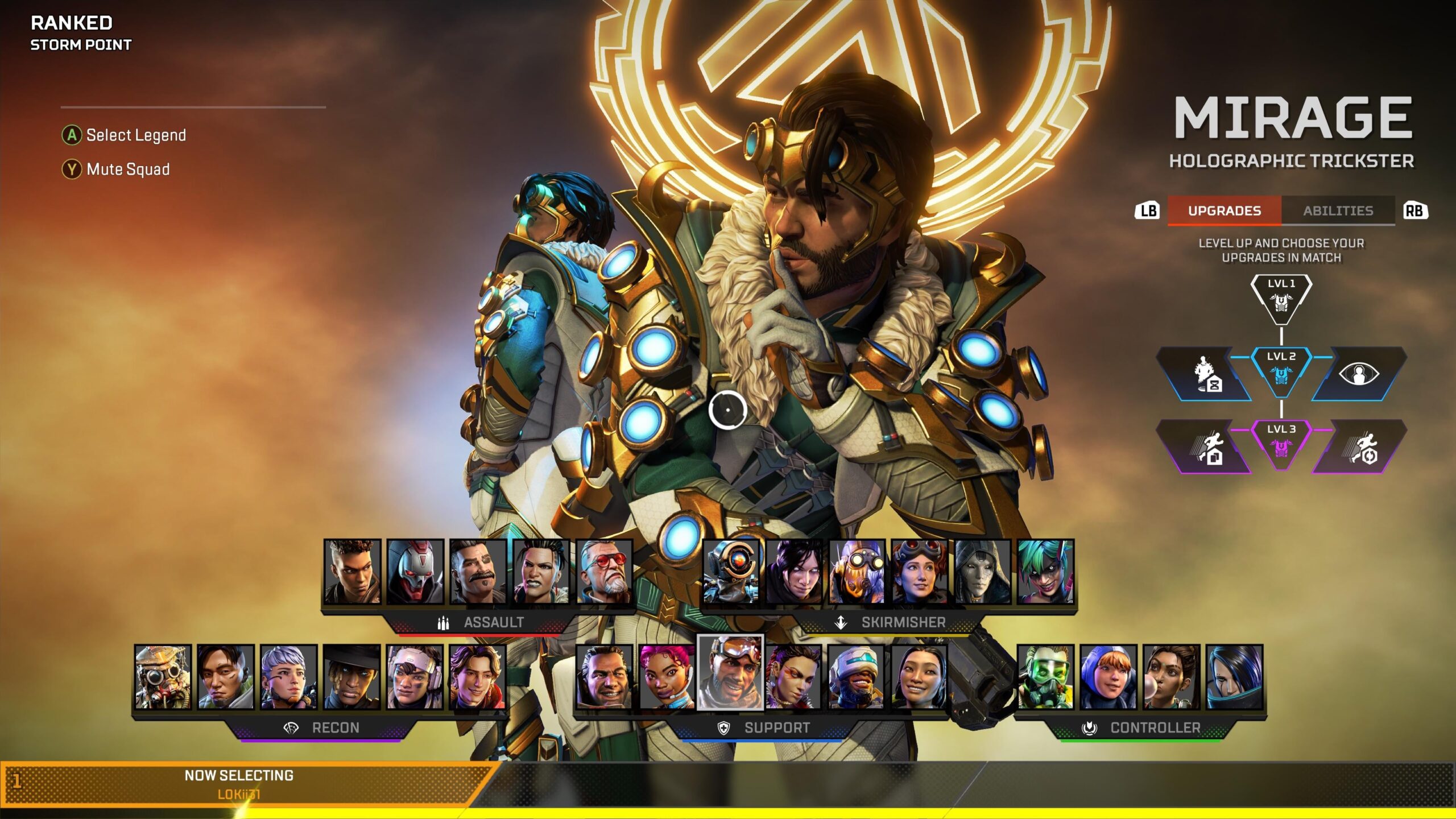Select Ballistic with the red glasses
Screen dimensions: 1456x819
click(604, 571)
